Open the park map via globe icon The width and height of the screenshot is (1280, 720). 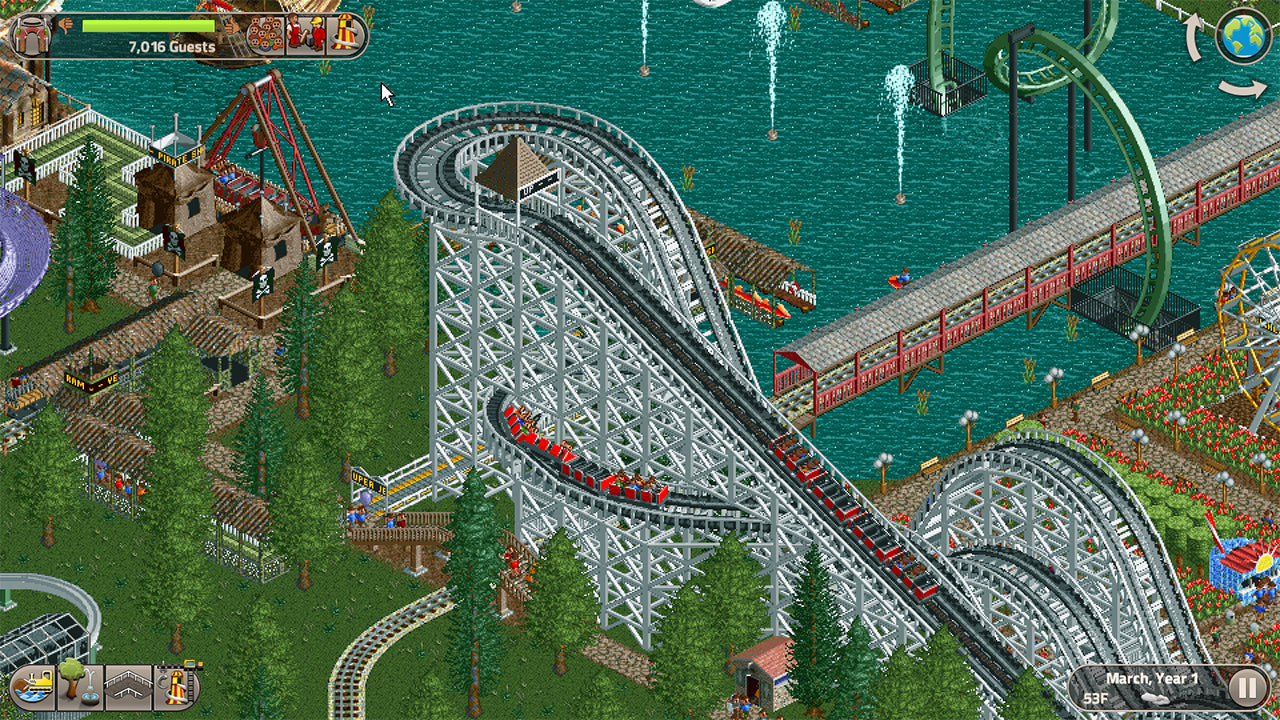tap(1243, 34)
